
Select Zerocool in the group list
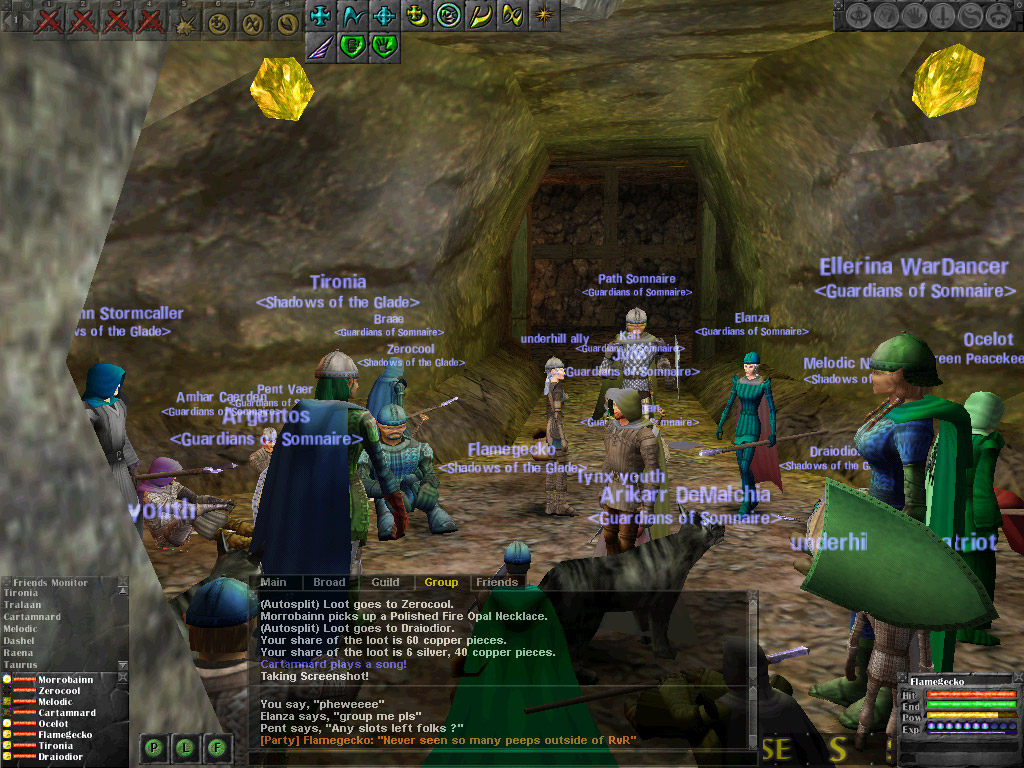[60, 691]
